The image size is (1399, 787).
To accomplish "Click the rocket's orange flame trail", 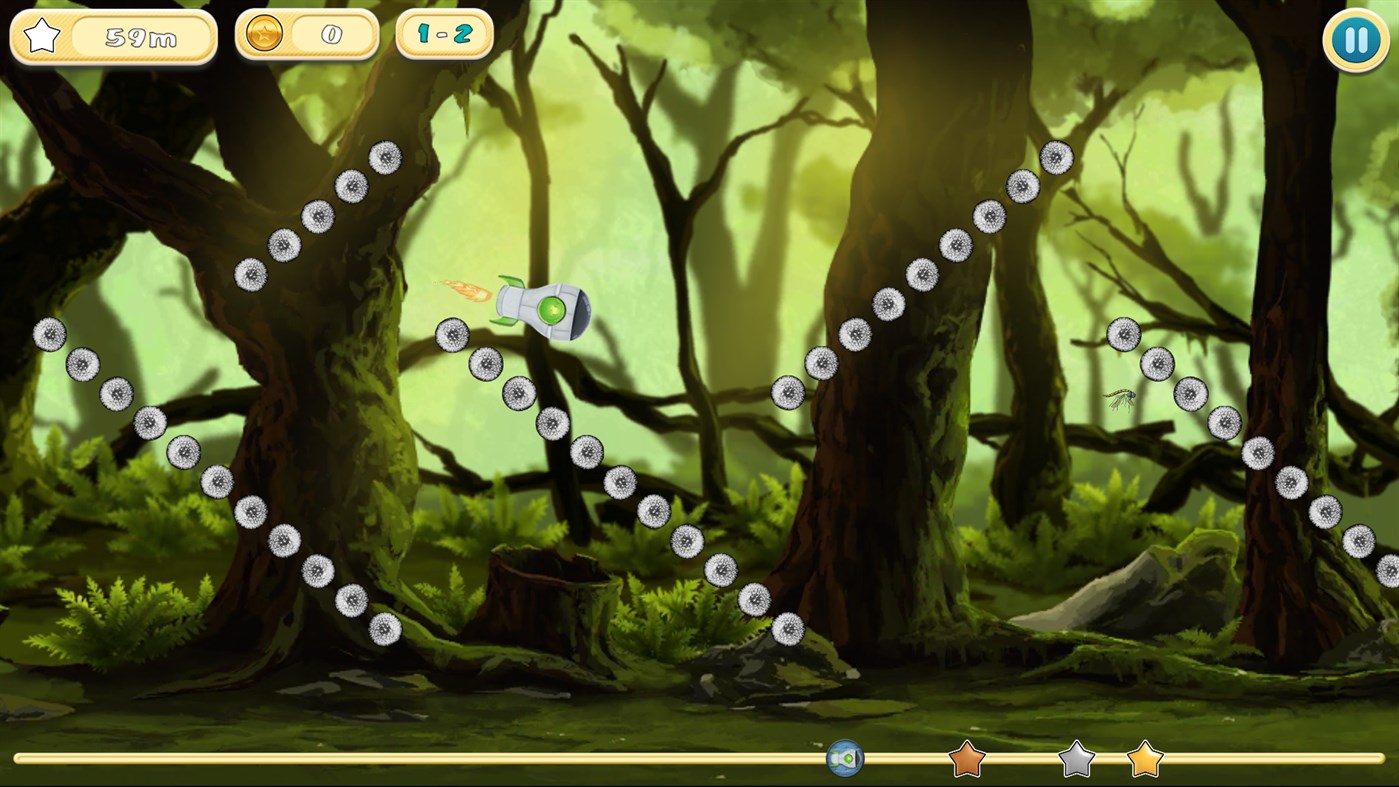I will pos(463,289).
